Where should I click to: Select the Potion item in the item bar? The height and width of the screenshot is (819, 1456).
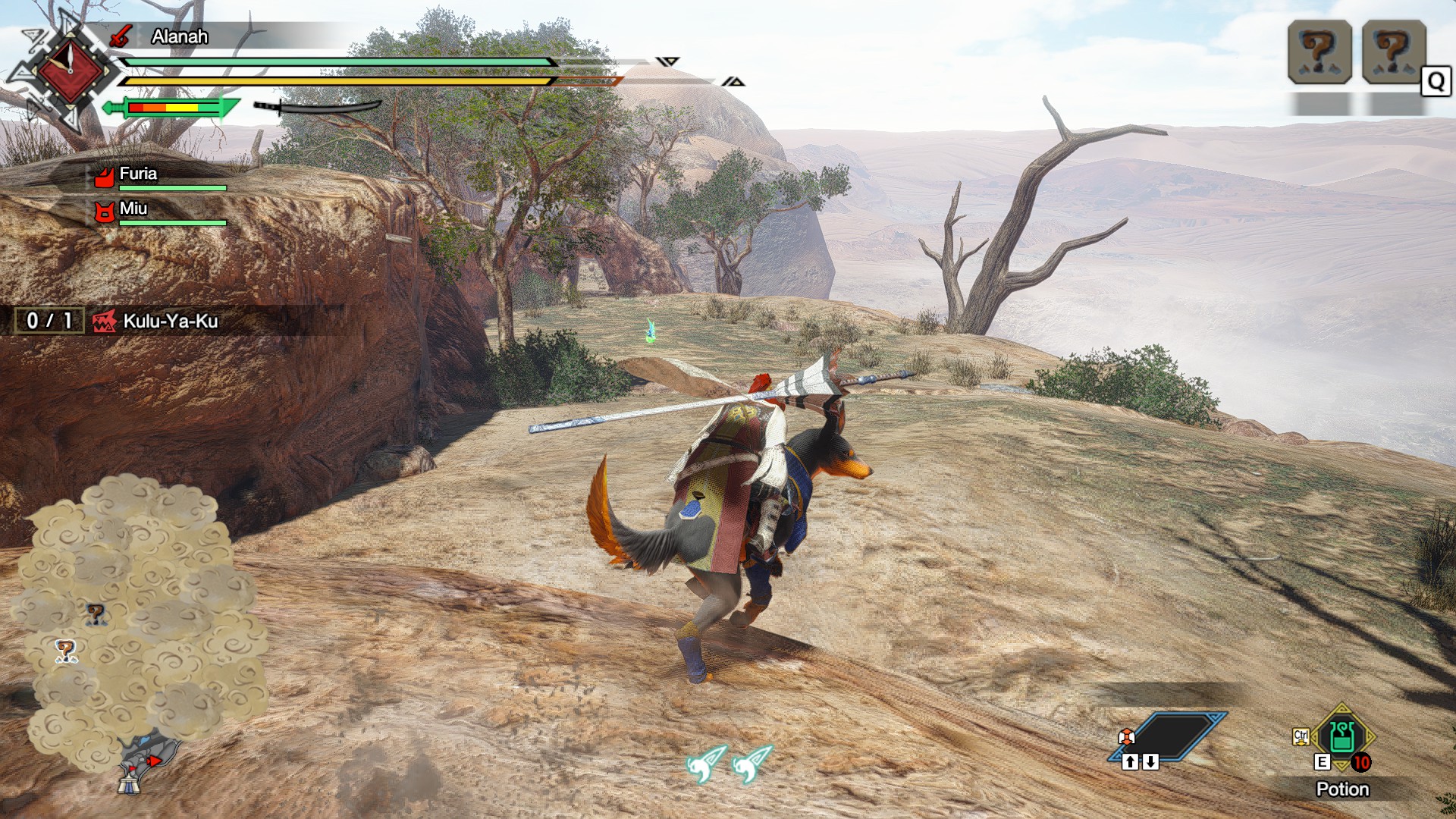(x=1341, y=737)
